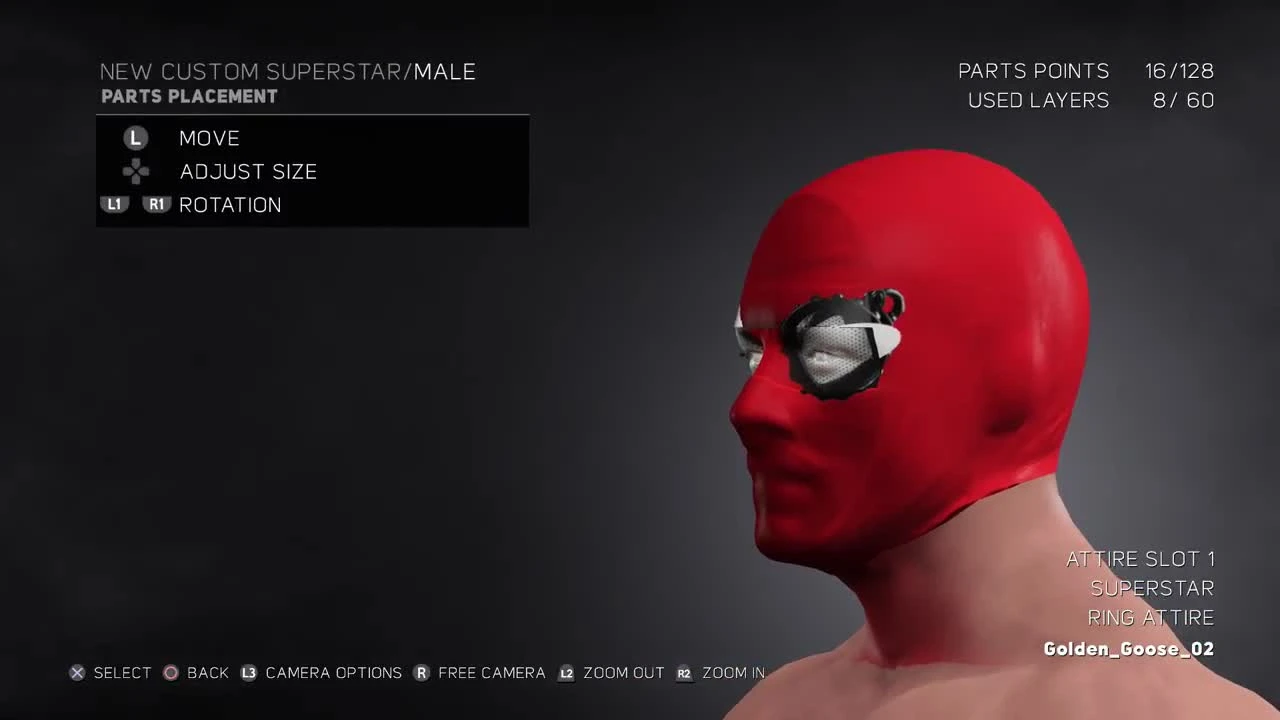Click the R1 rotation button icon
The width and height of the screenshot is (1280, 720).
point(156,204)
